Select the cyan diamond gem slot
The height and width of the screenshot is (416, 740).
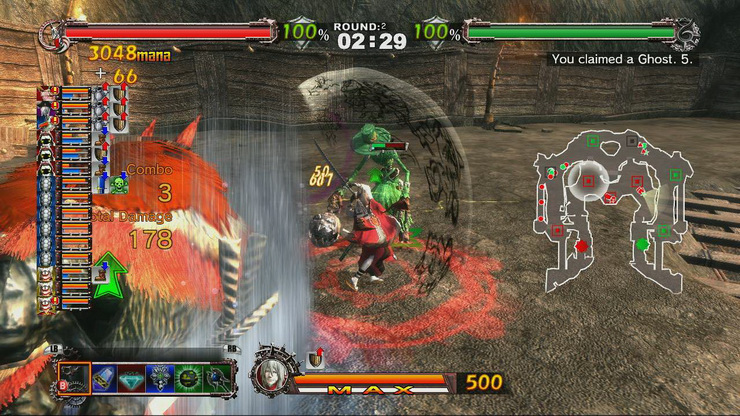132,377
